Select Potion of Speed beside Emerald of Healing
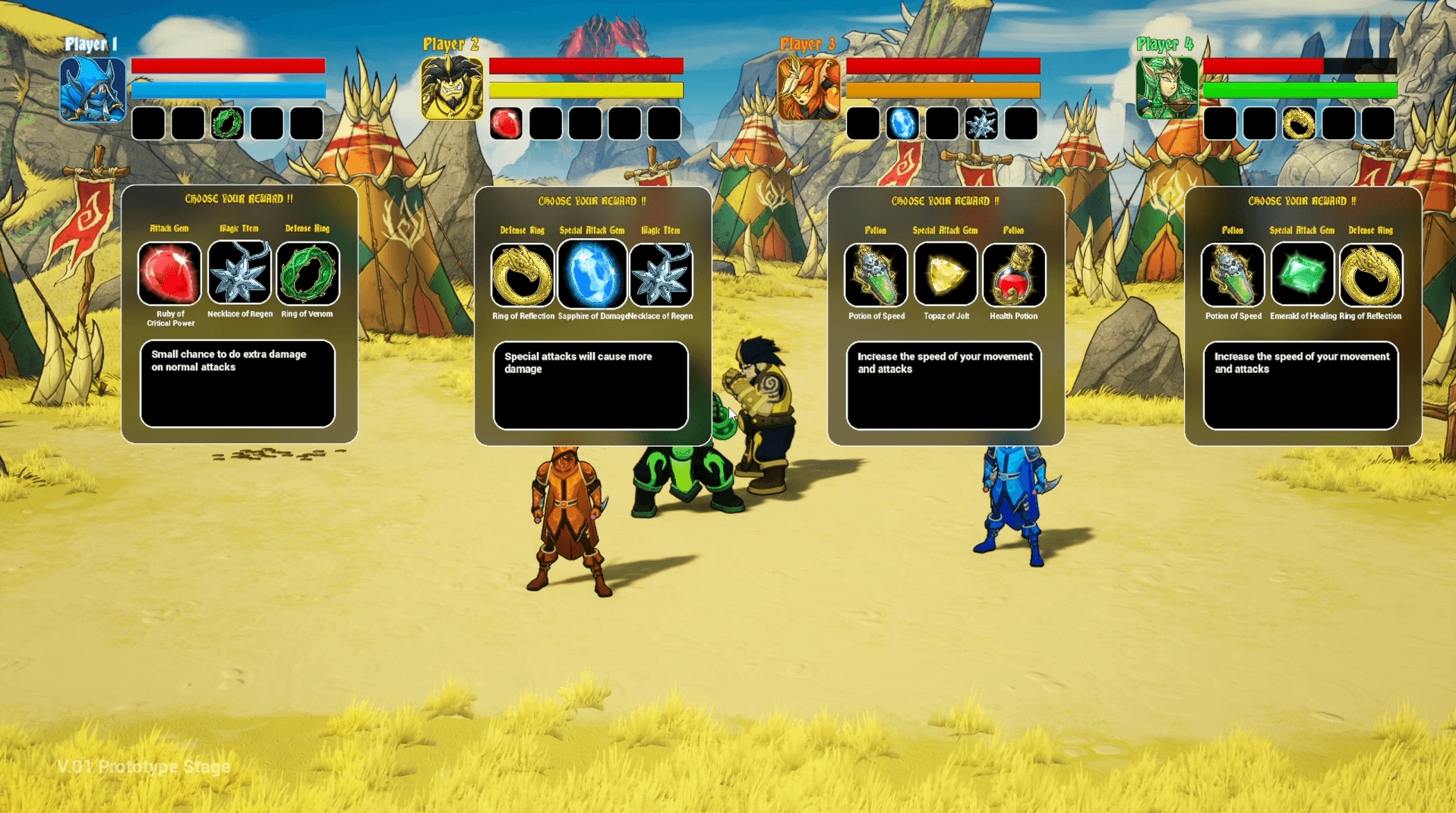This screenshot has height=813, width=1456. tap(1233, 275)
